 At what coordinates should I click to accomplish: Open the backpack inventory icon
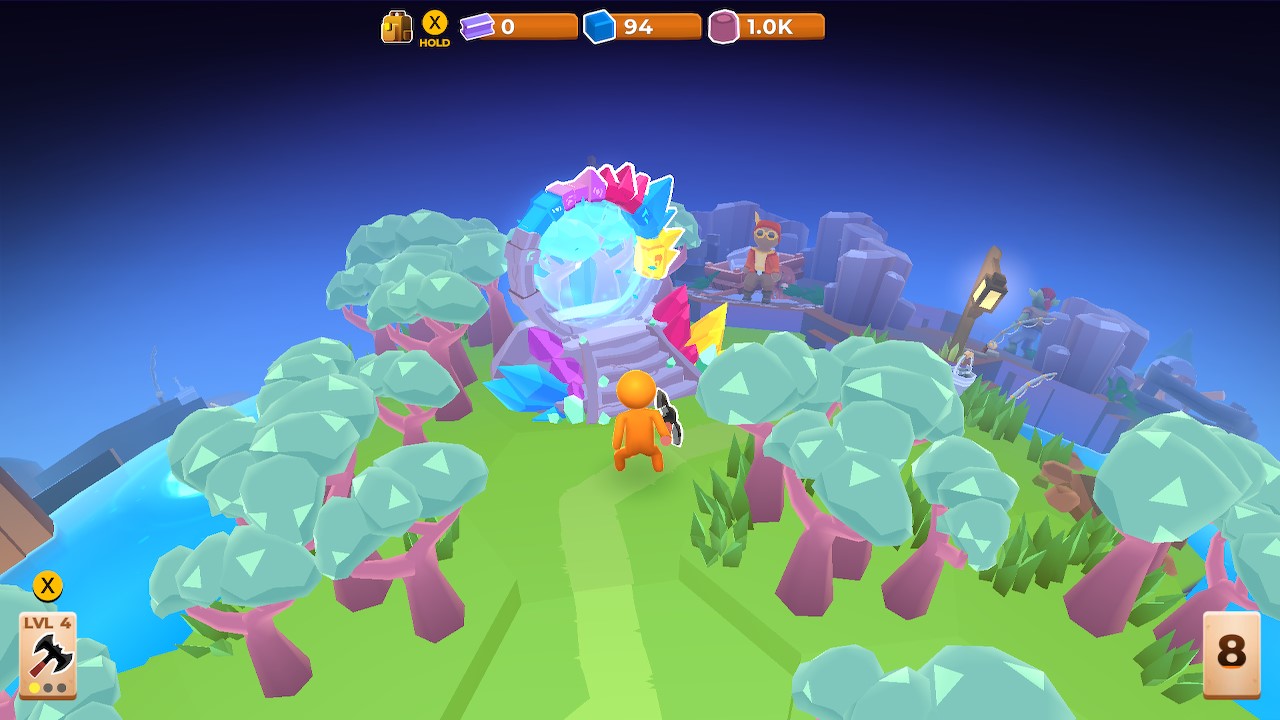tap(397, 27)
